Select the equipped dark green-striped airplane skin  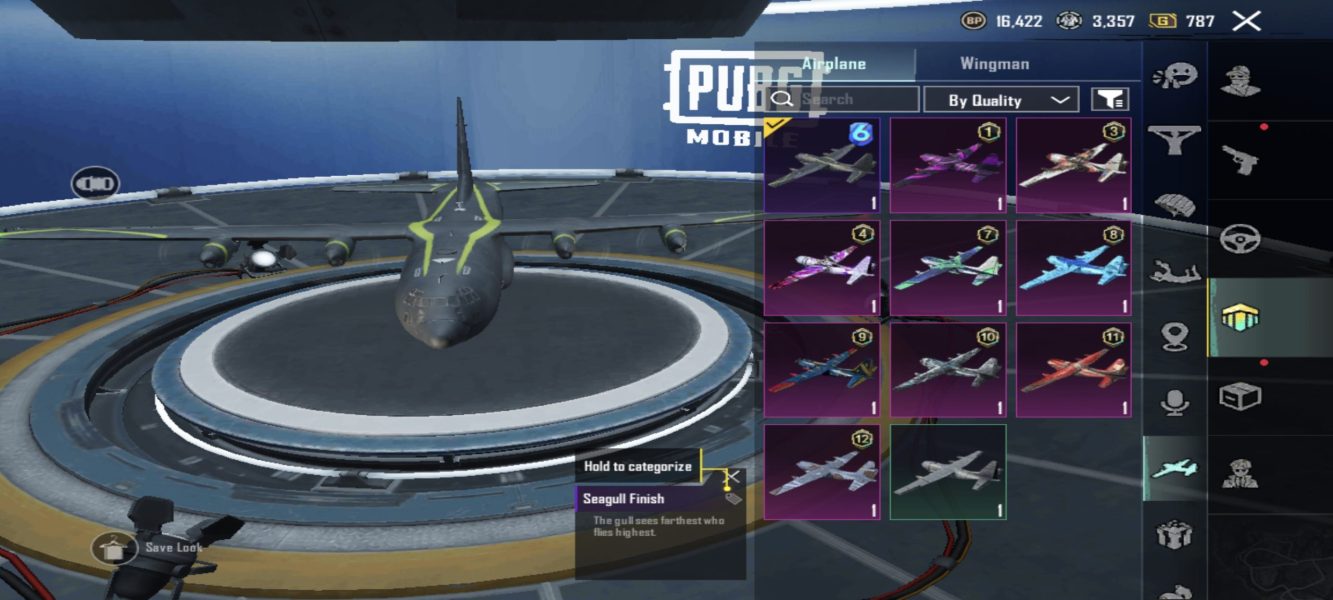point(823,166)
